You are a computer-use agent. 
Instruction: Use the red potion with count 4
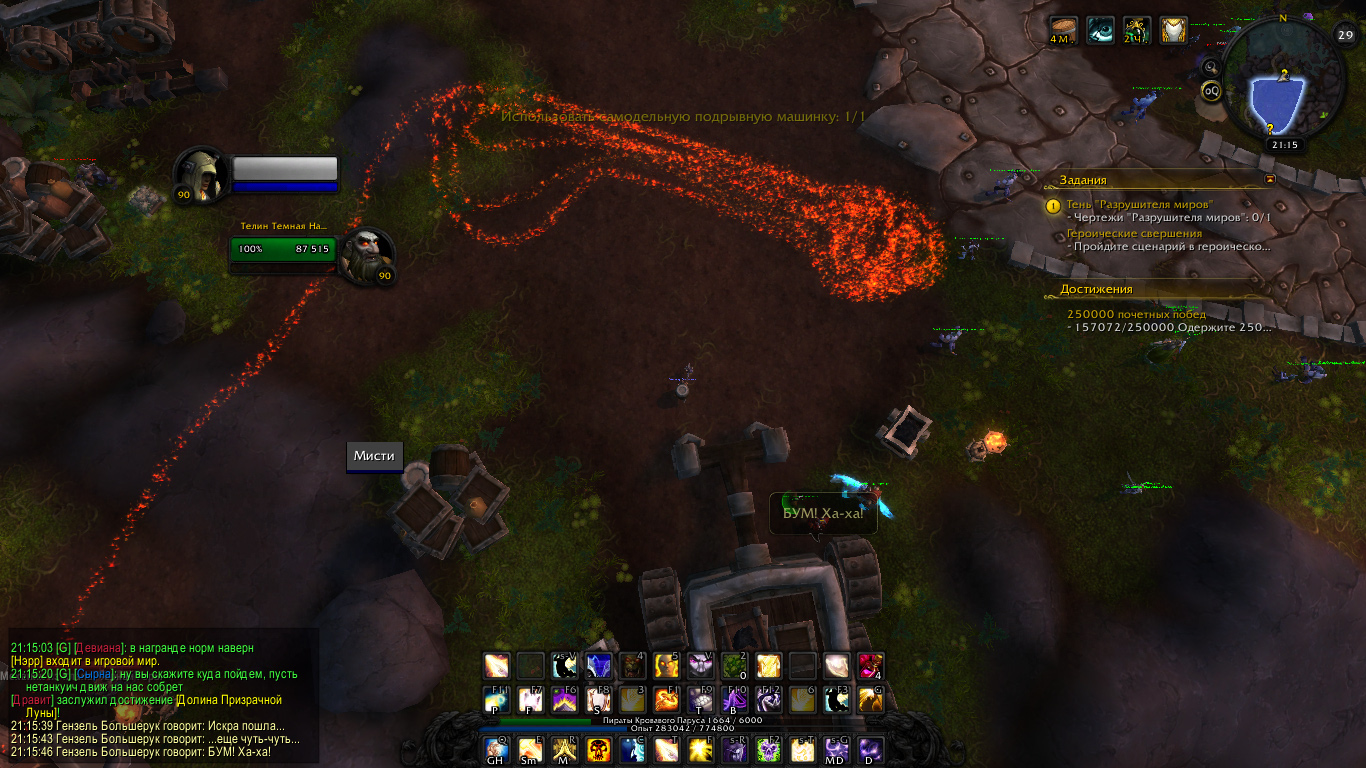tap(870, 666)
